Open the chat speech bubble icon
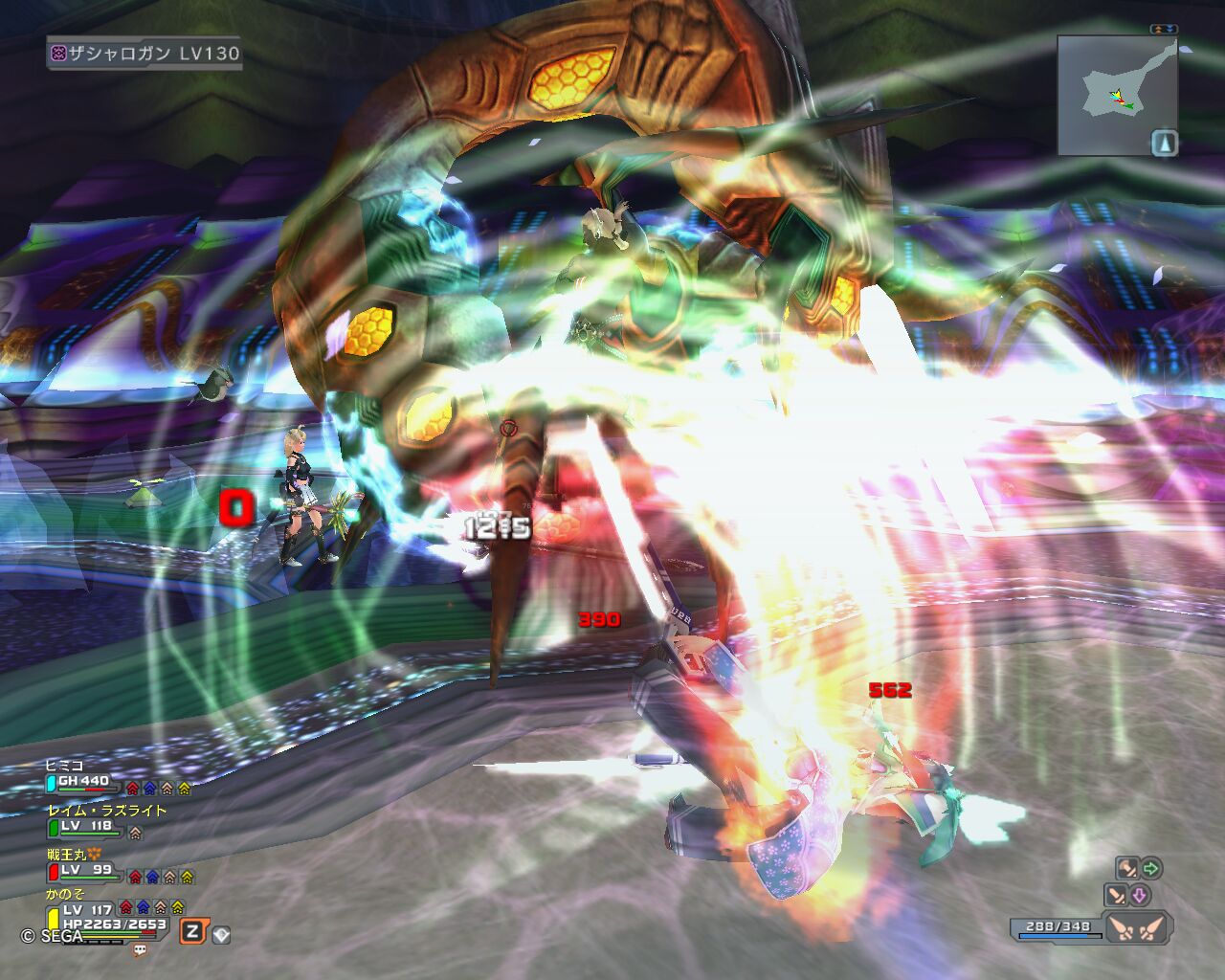The image size is (1225, 980). click(141, 950)
